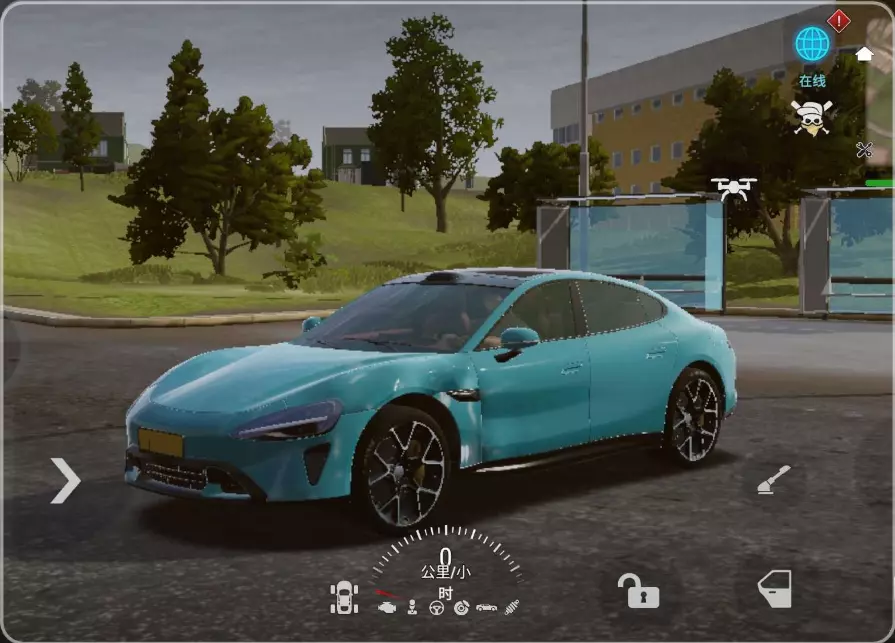Open the white home icon
Image resolution: width=895 pixels, height=643 pixels.
coord(864,53)
